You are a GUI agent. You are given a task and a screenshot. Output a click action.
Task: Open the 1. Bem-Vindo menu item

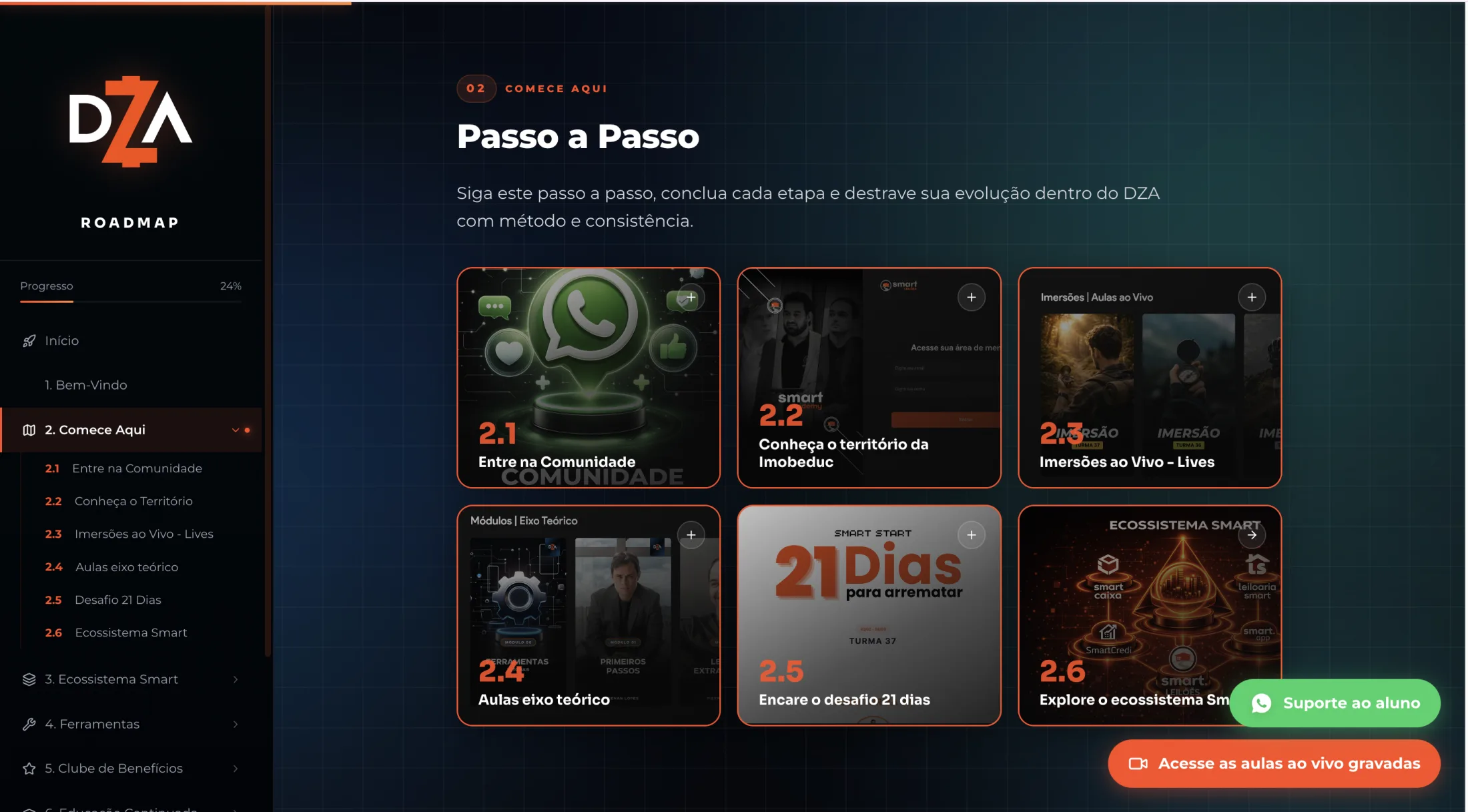click(85, 385)
